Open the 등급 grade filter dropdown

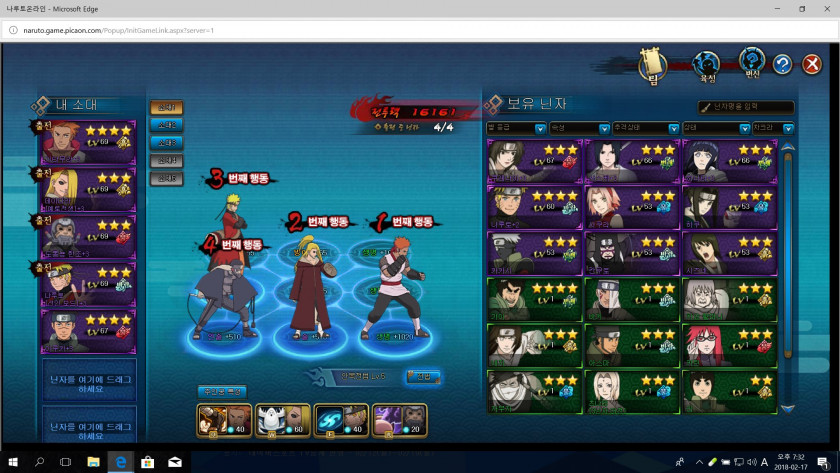(x=515, y=129)
